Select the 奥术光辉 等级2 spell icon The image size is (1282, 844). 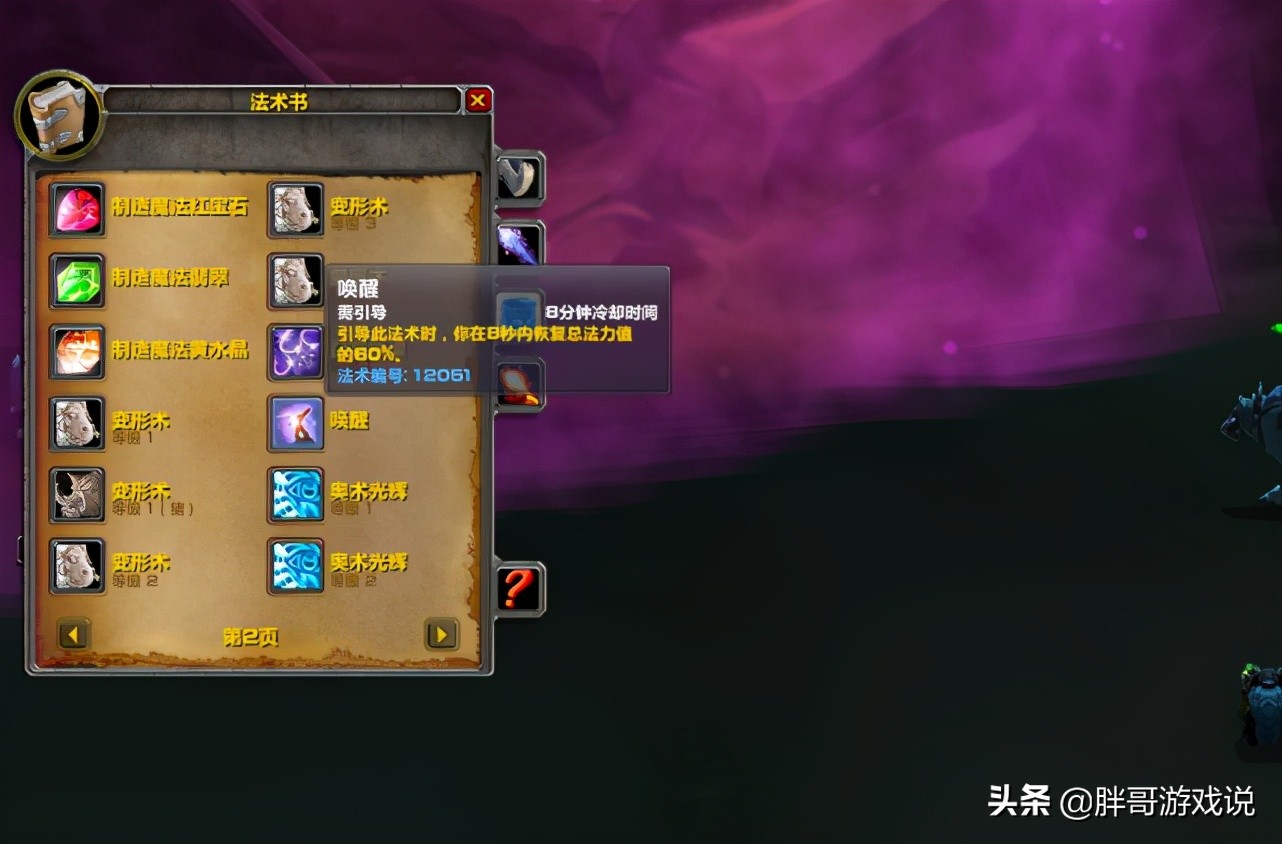(295, 564)
